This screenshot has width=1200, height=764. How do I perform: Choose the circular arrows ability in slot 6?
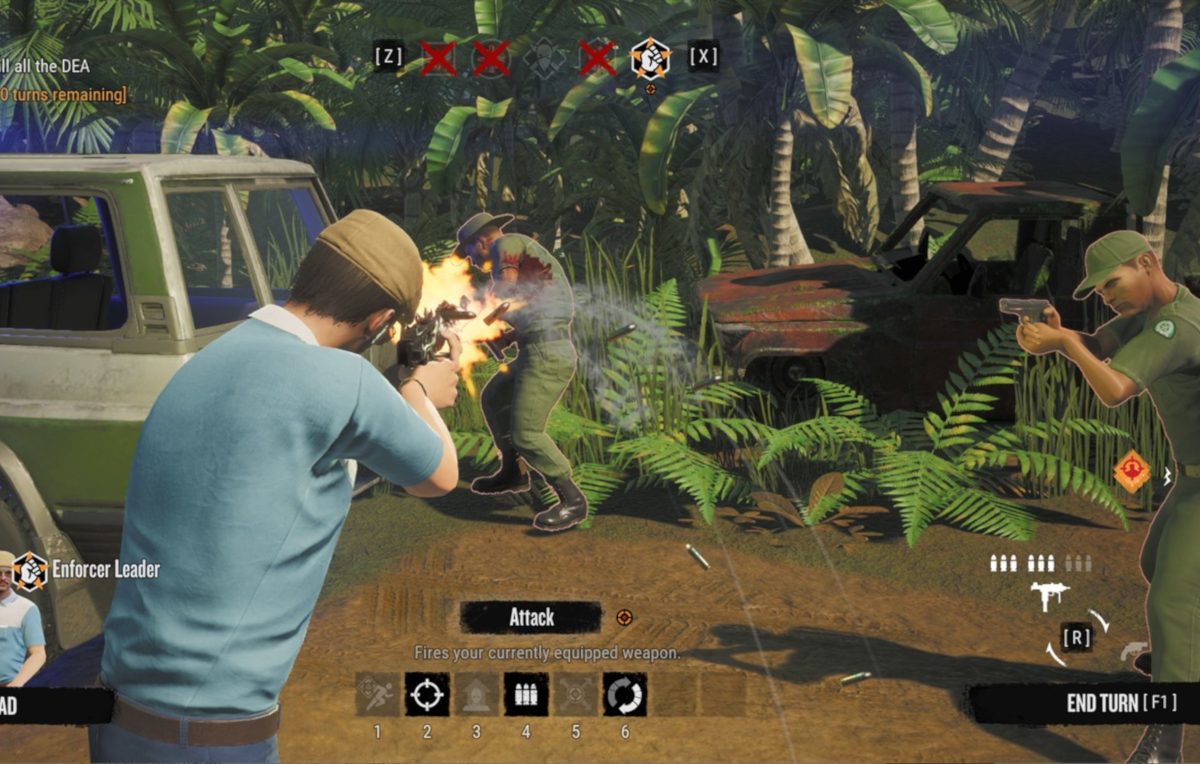pos(625,693)
